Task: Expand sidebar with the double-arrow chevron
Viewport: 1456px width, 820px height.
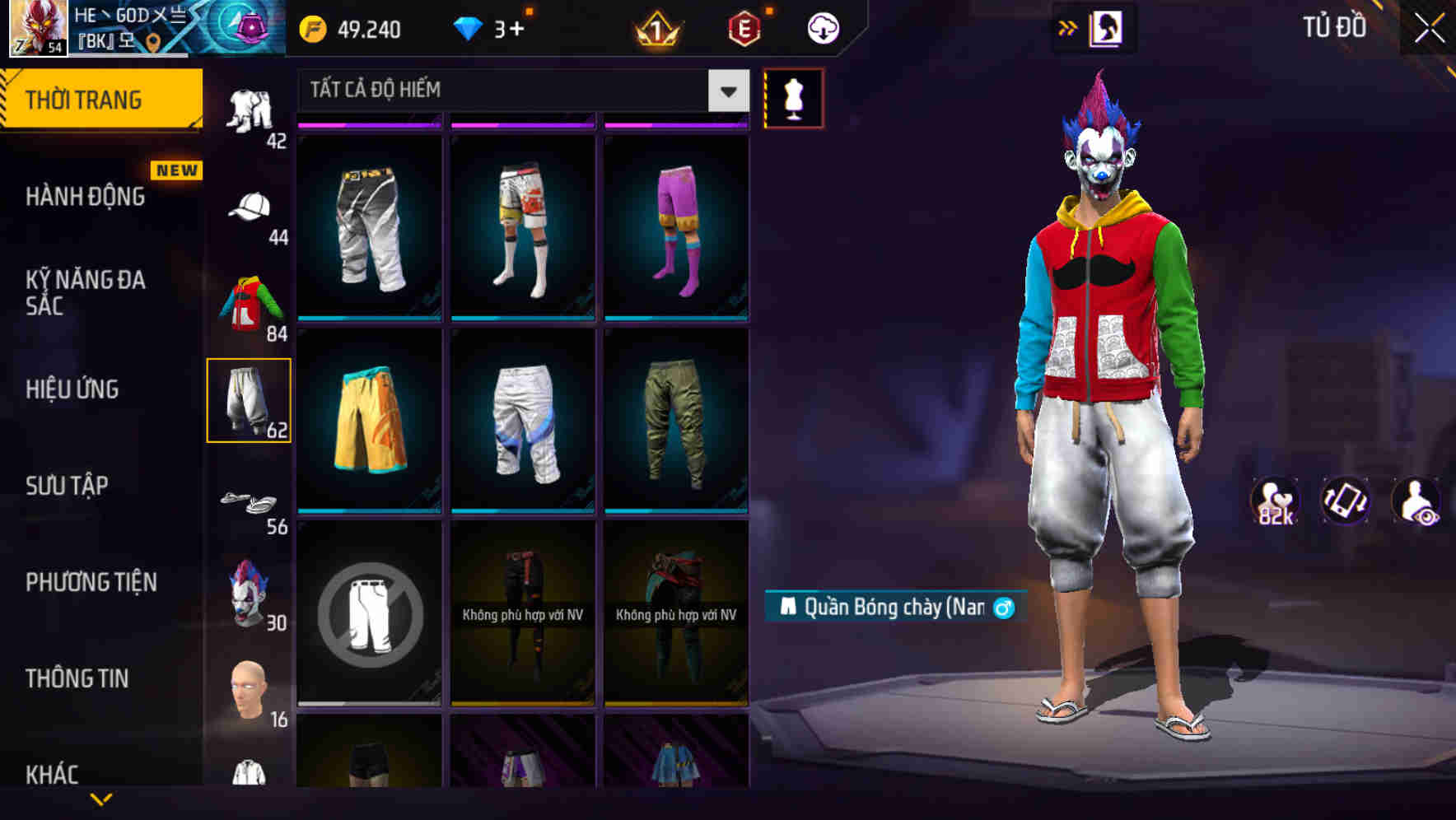Action: [x=1068, y=26]
